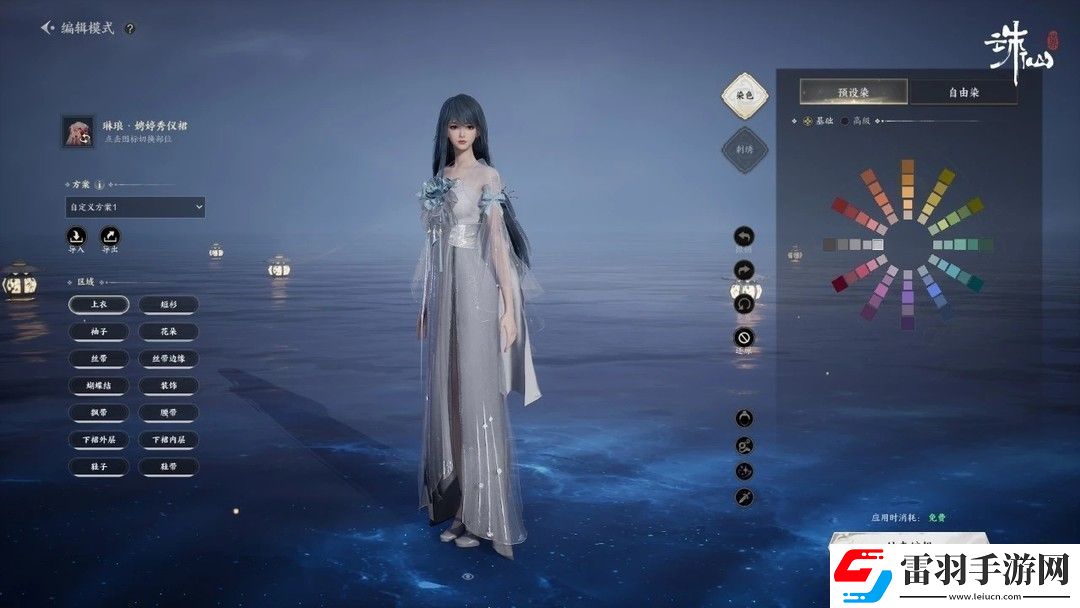
Task: Switch to the 刺绣 embroidery mode
Action: point(744,149)
